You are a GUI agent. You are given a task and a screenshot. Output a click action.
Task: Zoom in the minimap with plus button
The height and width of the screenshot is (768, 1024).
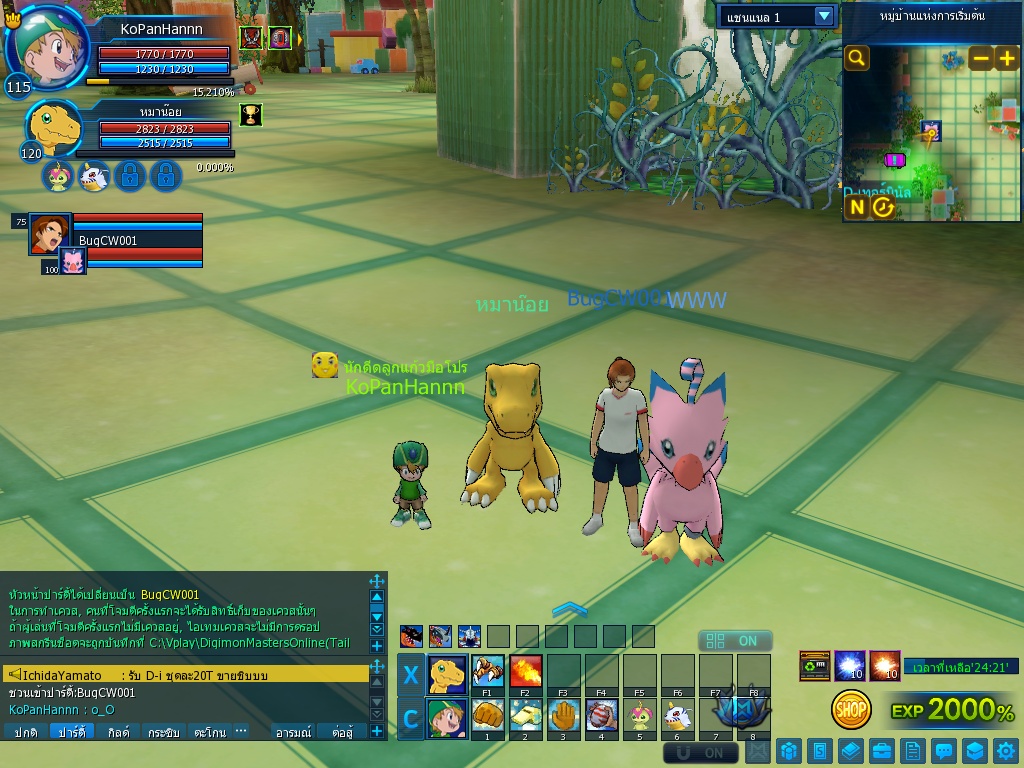coord(1006,58)
